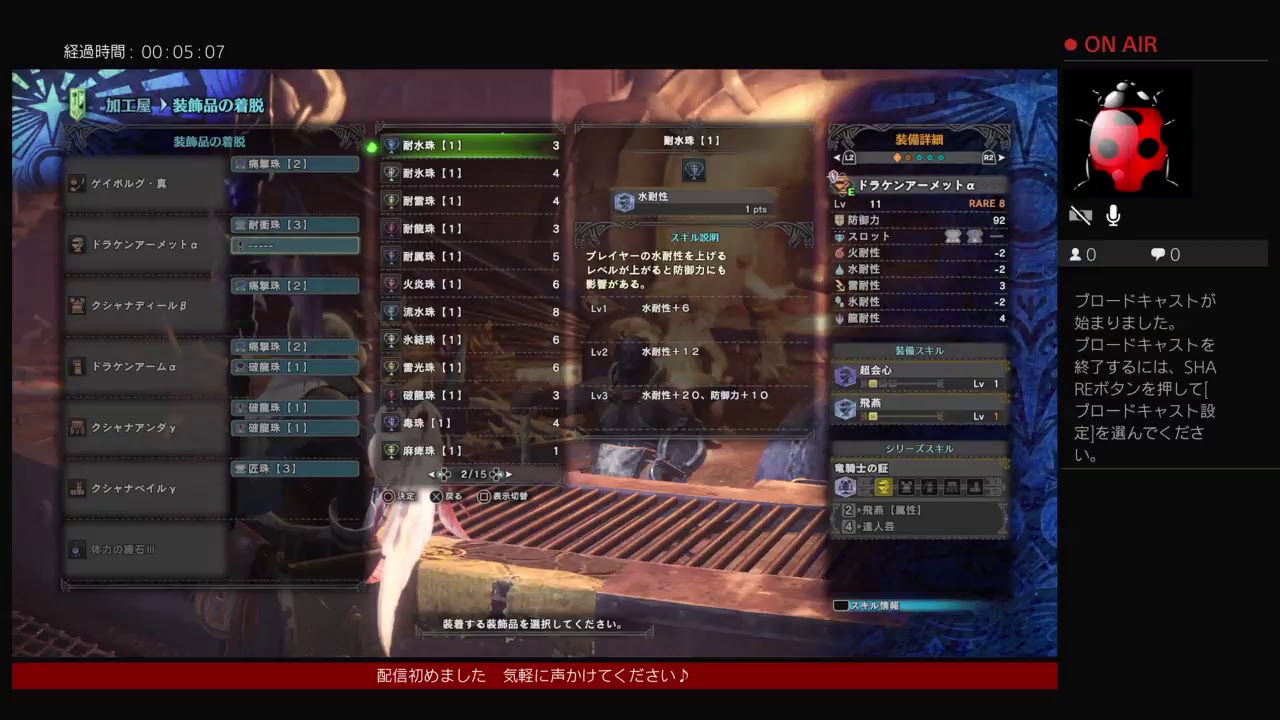The height and width of the screenshot is (720, 1280).
Task: Click the ドラケンアーメットα helmet icon
Action: pos(76,243)
